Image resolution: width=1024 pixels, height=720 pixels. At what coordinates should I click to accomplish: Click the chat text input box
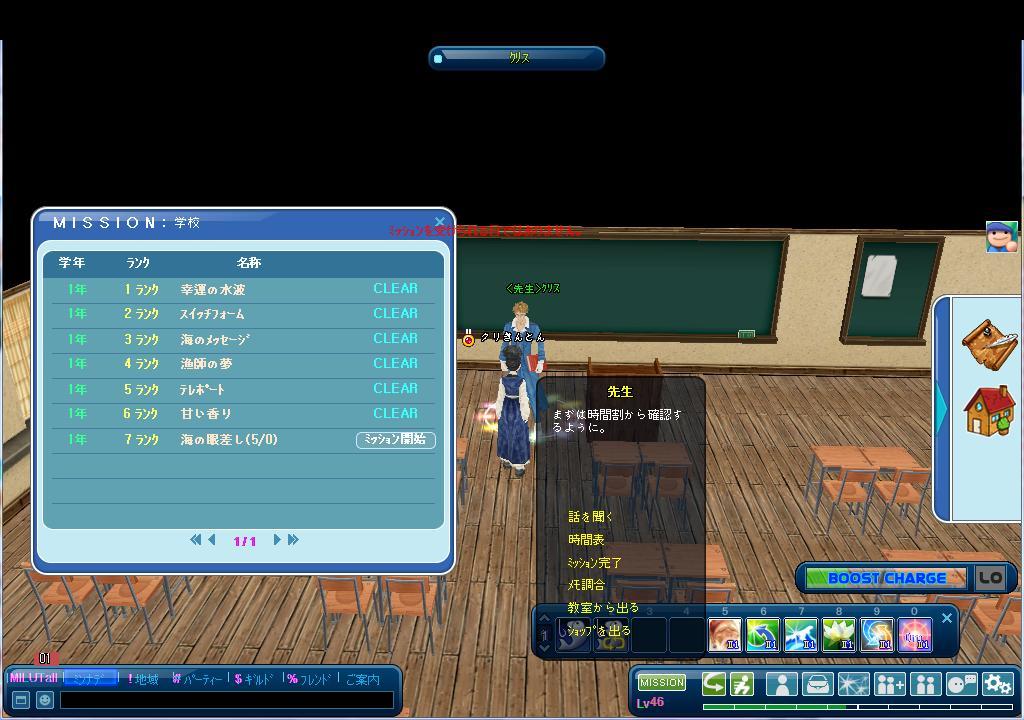click(226, 700)
